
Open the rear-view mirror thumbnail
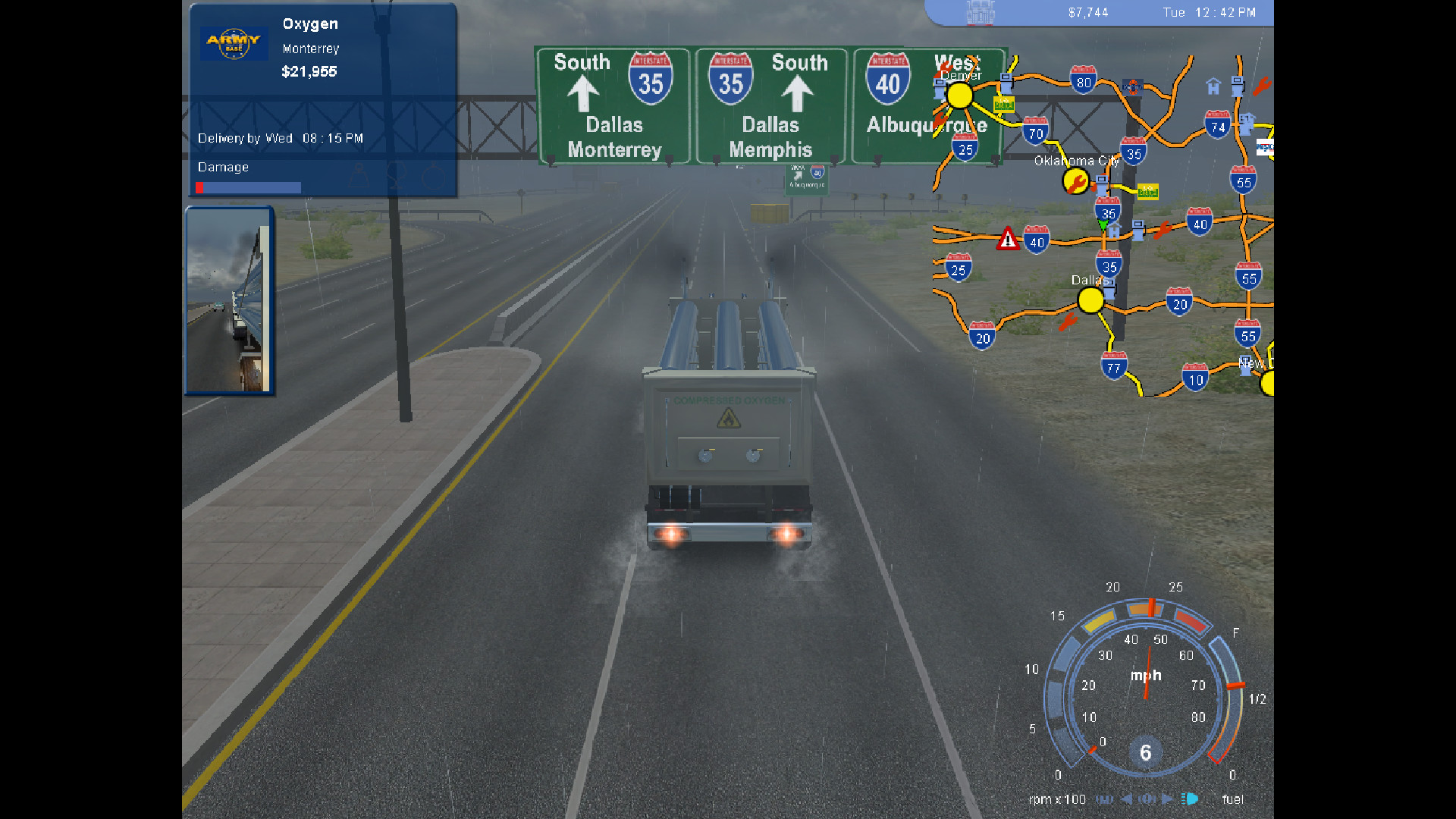(229, 301)
